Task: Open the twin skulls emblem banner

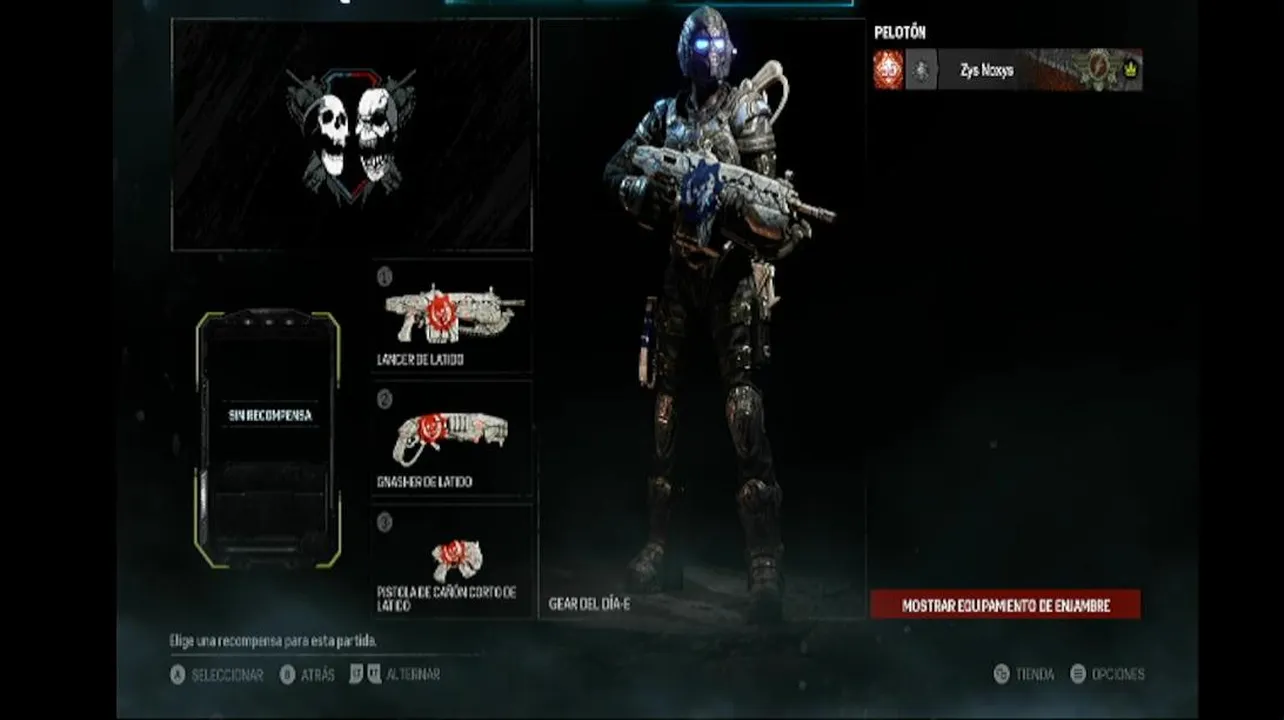Action: coord(351,135)
